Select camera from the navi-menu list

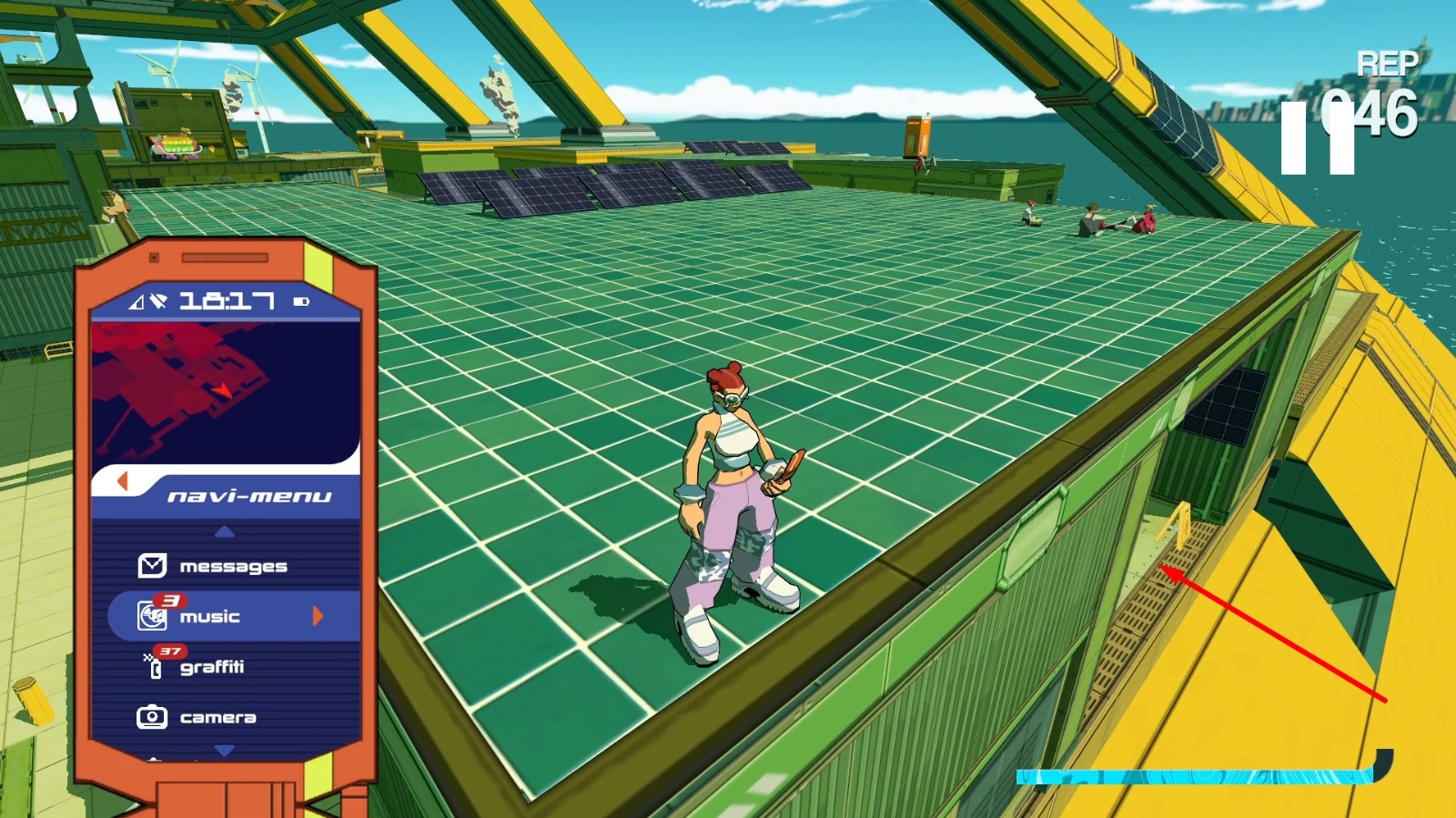pos(220,716)
